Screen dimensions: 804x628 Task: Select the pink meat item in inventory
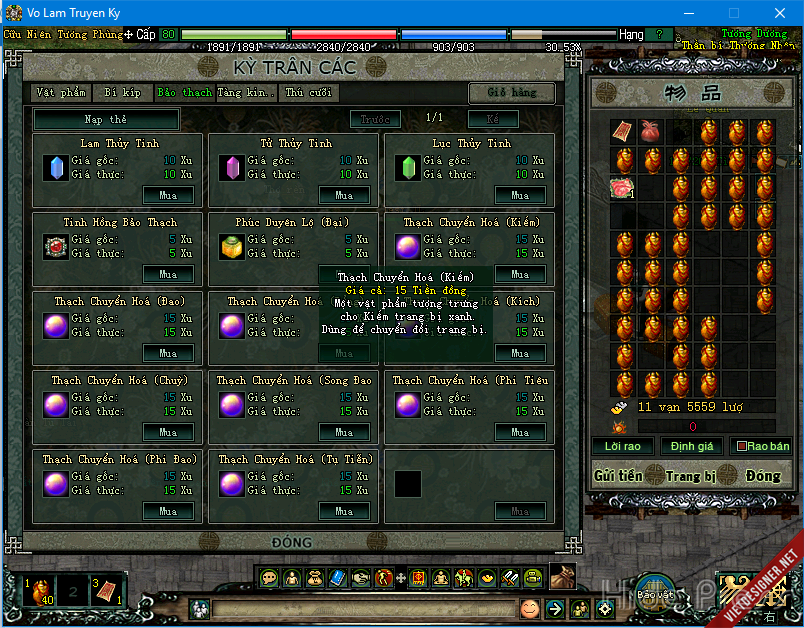click(x=623, y=187)
